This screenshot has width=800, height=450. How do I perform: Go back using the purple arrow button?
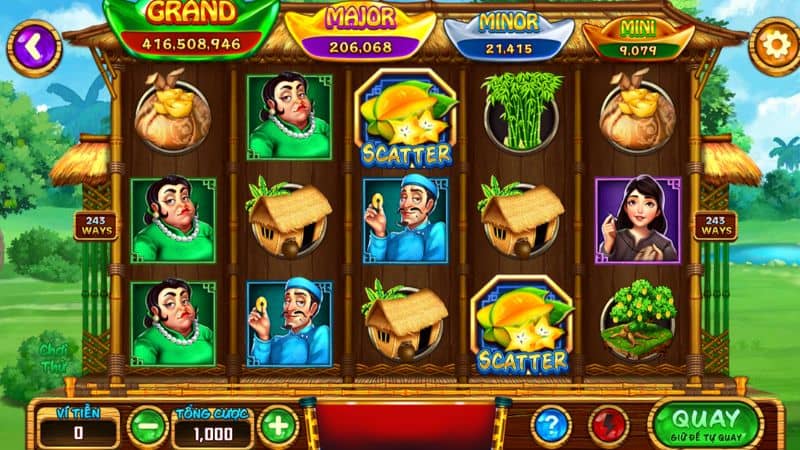[32, 46]
